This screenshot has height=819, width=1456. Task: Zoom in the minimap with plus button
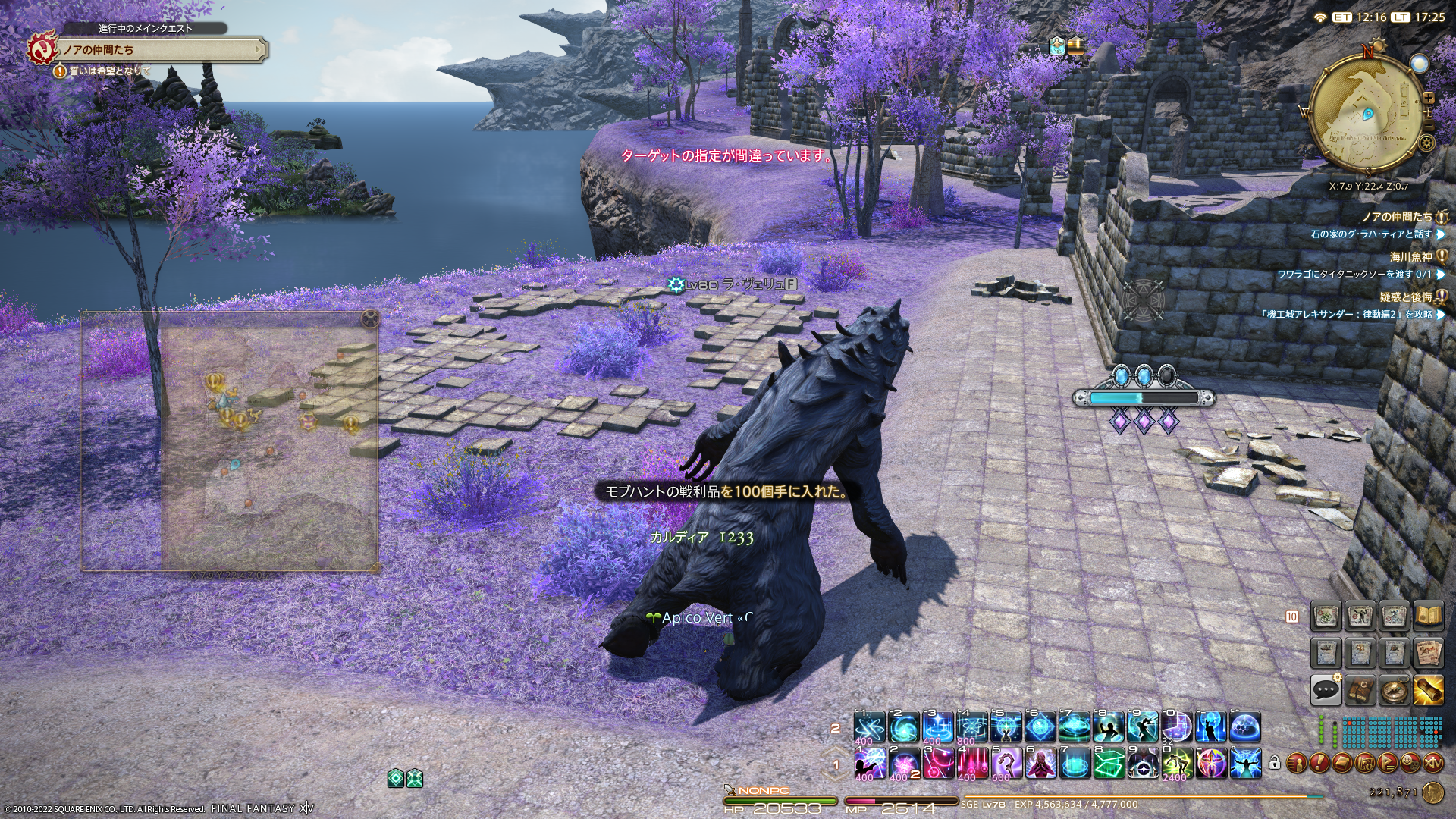tap(1429, 98)
